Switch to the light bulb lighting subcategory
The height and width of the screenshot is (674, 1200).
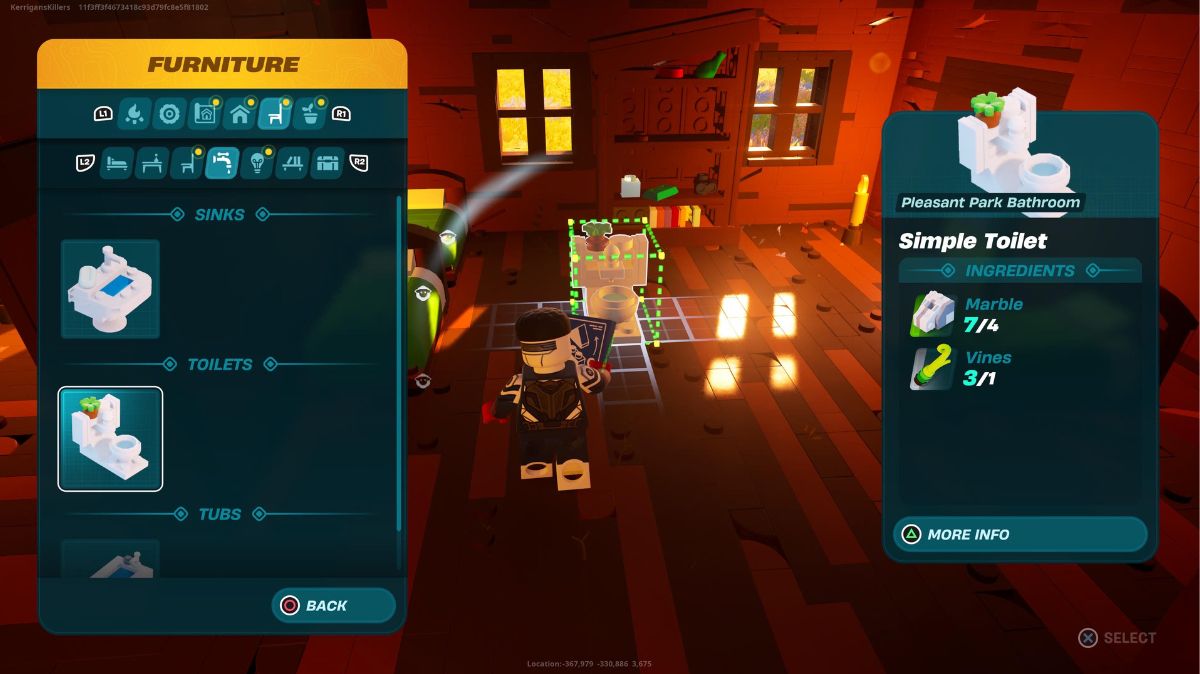point(257,162)
